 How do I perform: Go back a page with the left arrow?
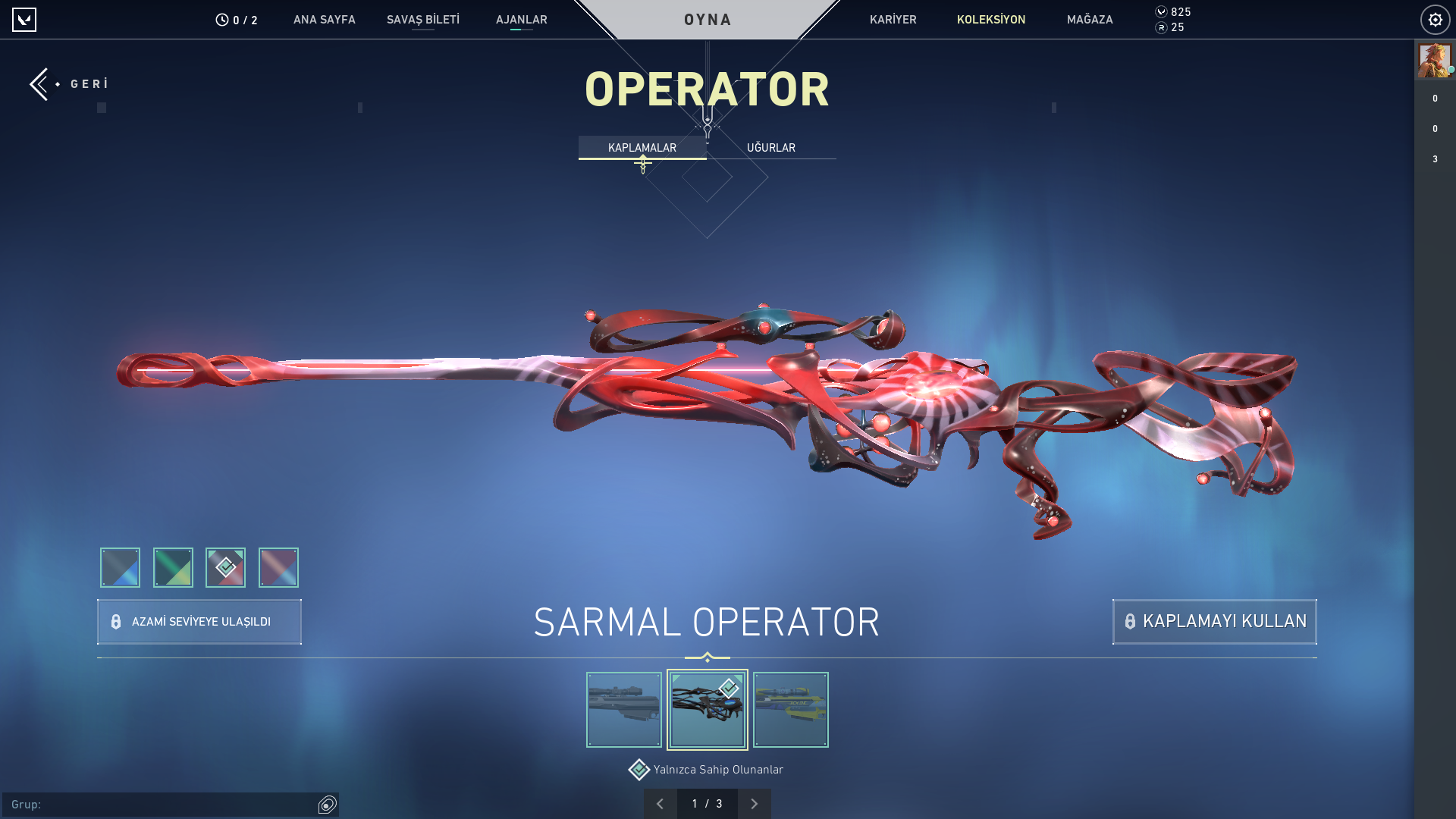pyautogui.click(x=660, y=803)
